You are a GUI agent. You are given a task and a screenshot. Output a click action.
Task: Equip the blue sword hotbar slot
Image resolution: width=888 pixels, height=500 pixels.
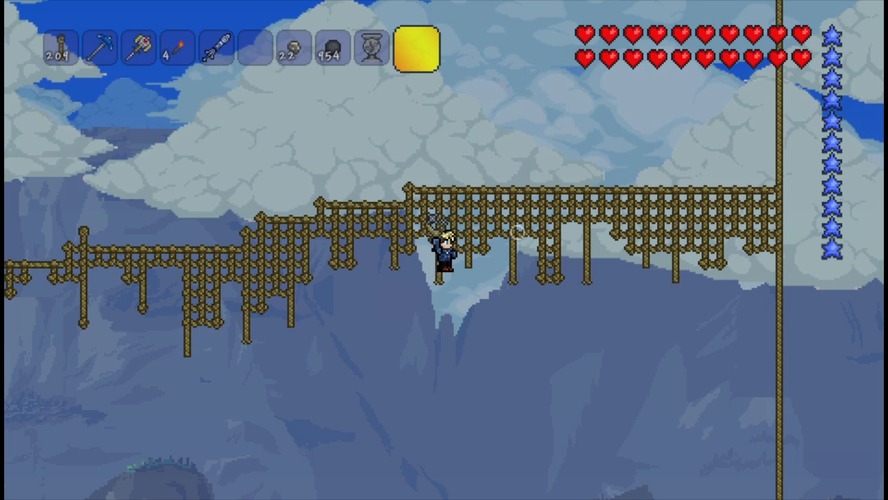[217, 48]
